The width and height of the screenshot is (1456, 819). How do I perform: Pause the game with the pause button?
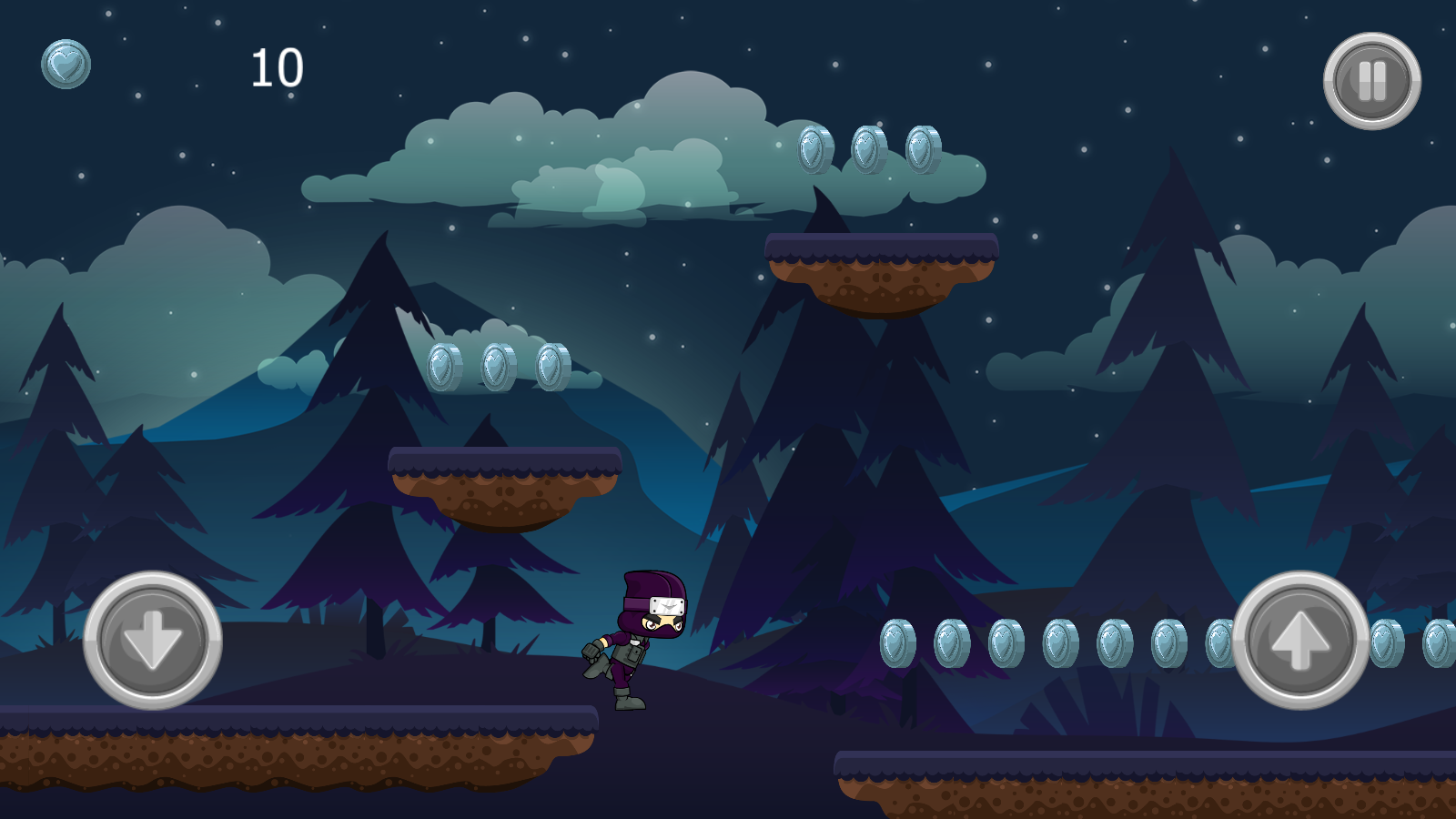pyautogui.click(x=1371, y=81)
